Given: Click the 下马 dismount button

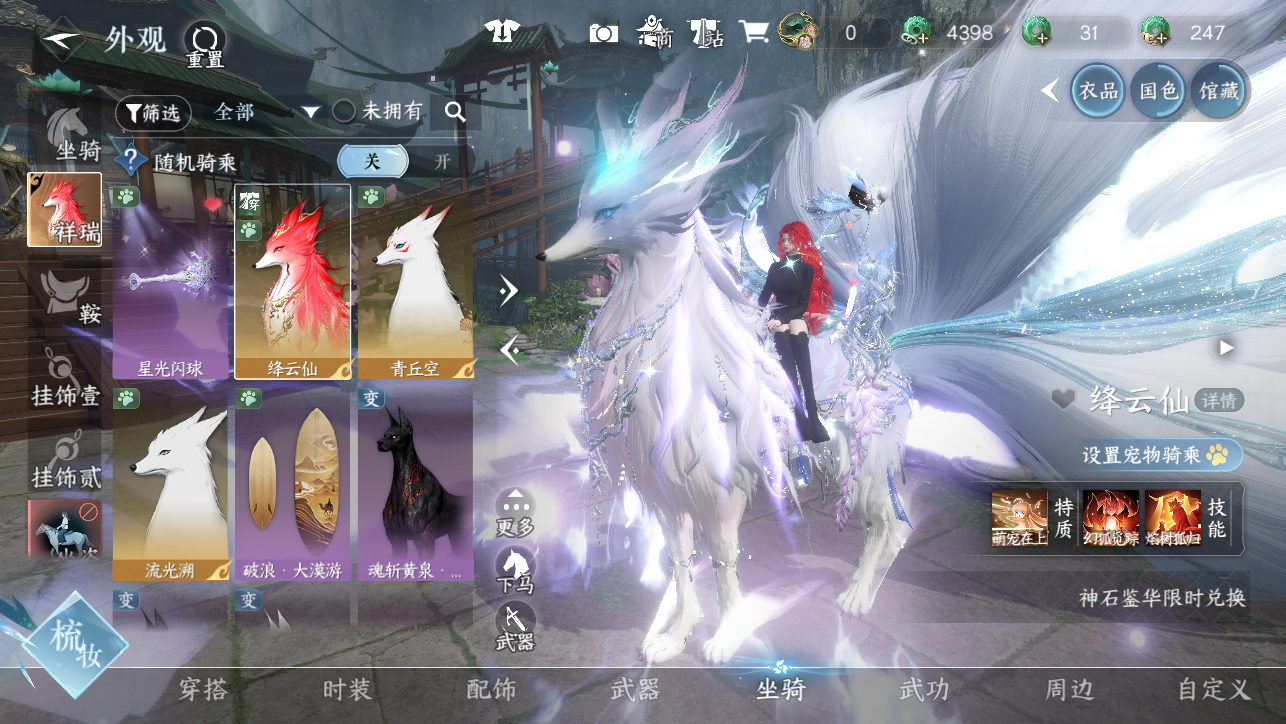Looking at the screenshot, I should click(515, 569).
